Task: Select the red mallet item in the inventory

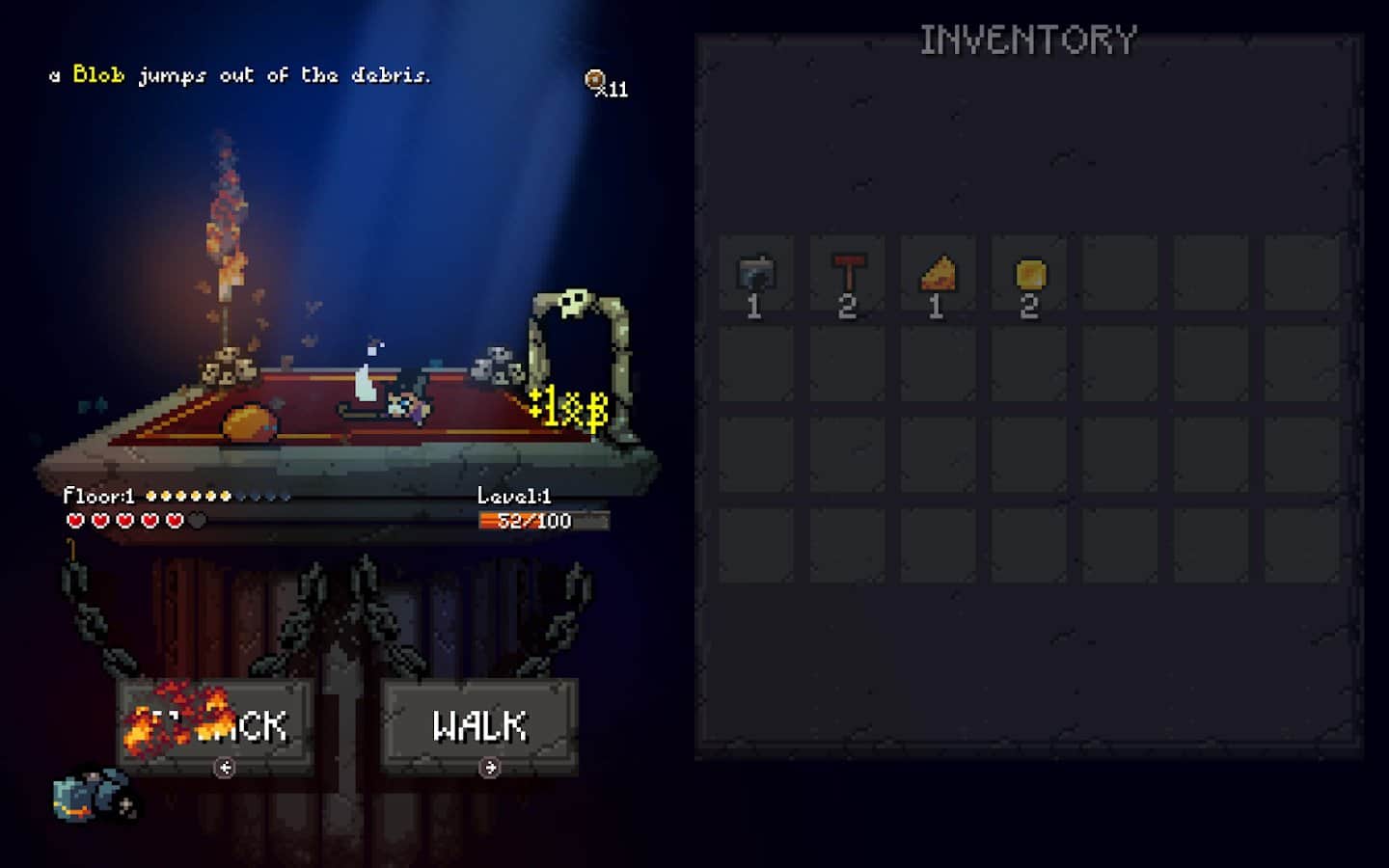Action: (x=847, y=273)
